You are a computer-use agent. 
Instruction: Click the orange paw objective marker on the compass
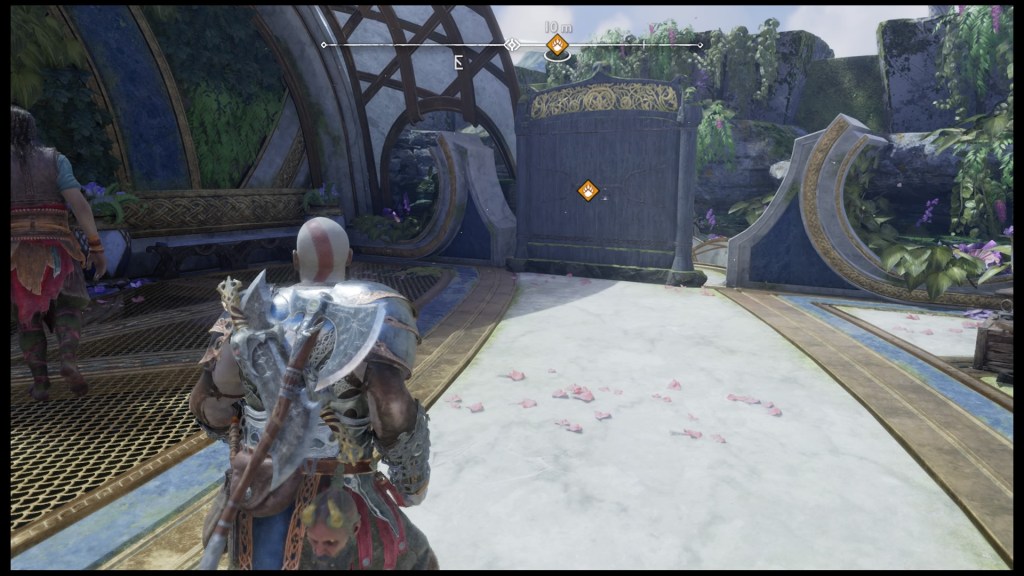point(557,44)
